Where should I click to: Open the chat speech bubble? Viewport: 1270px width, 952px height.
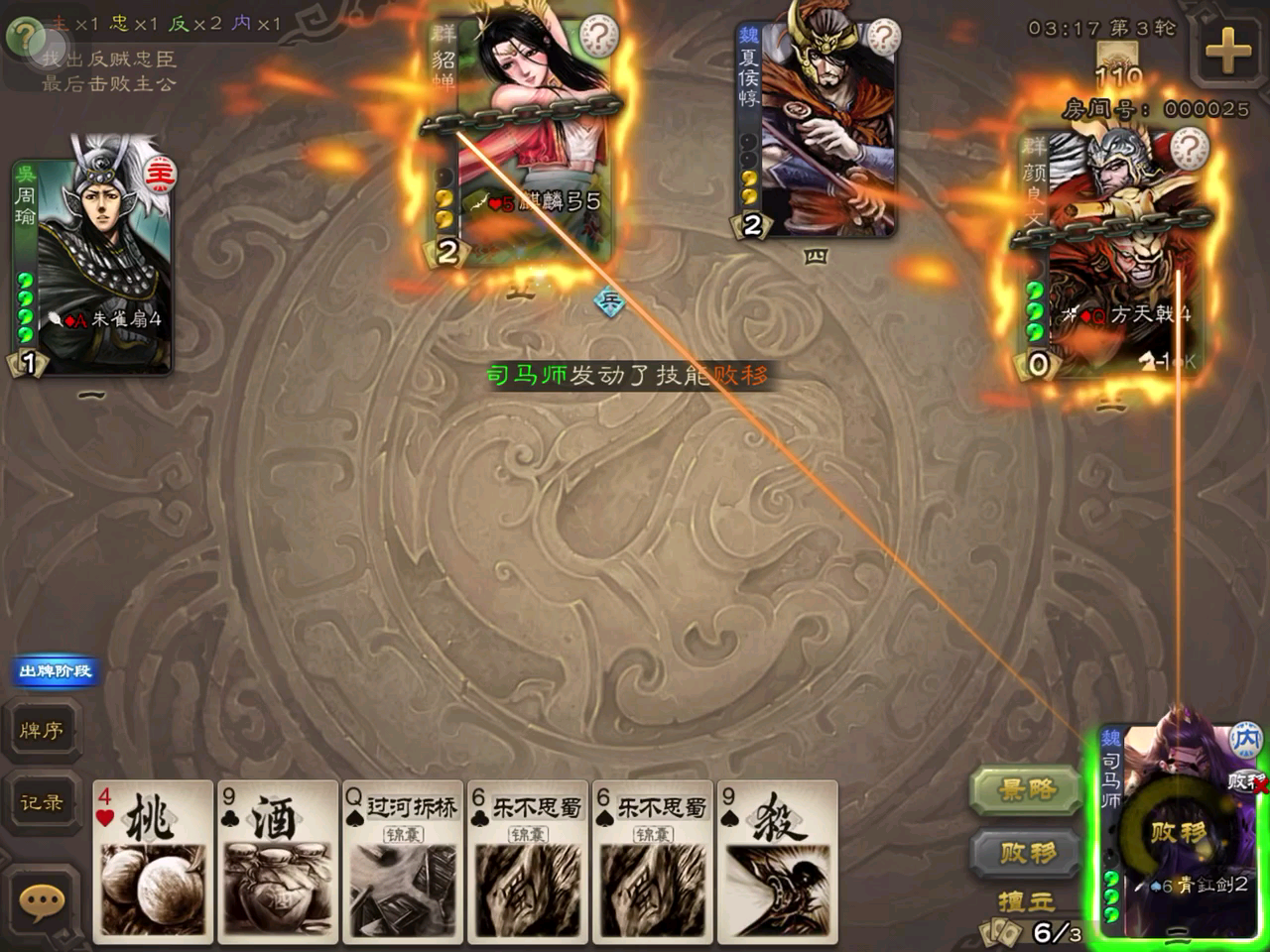(42, 901)
